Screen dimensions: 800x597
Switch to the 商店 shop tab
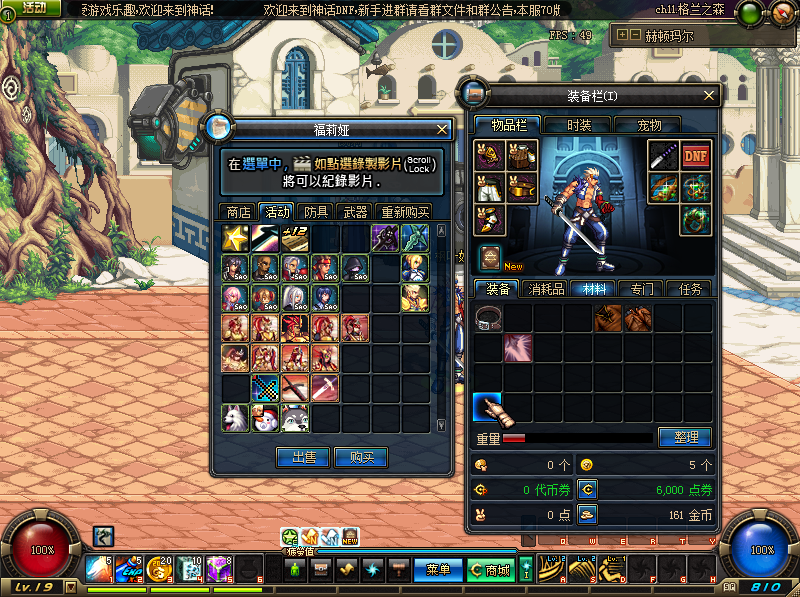tap(238, 212)
